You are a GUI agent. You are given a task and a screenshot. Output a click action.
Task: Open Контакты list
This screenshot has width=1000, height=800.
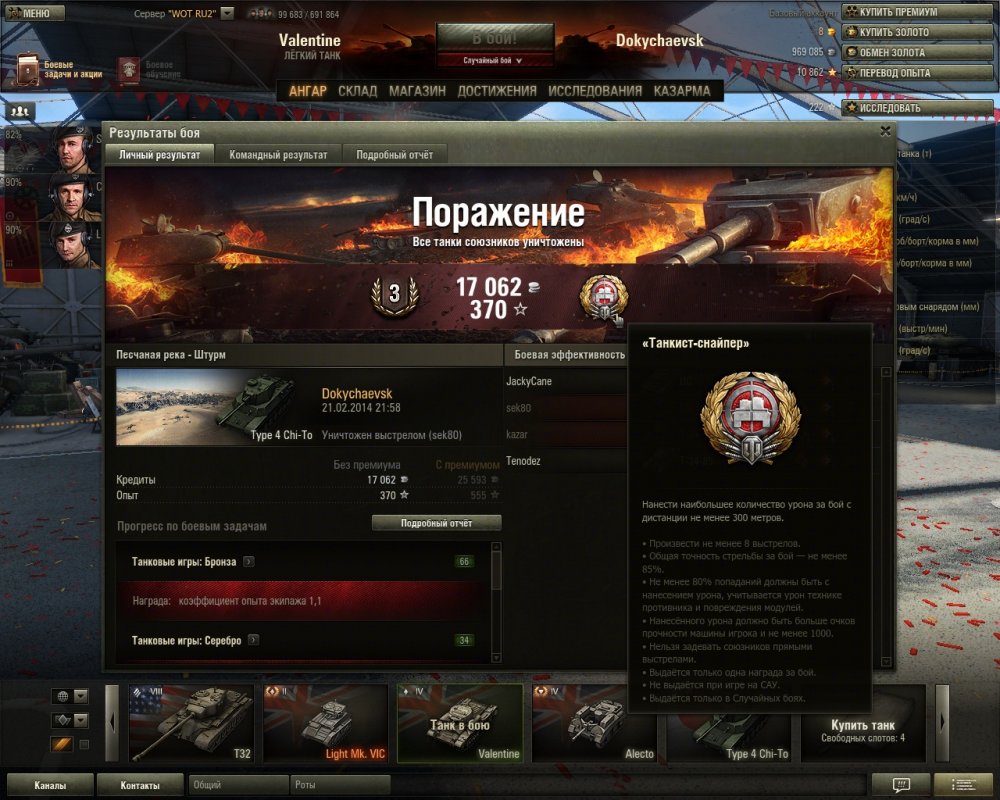(139, 785)
